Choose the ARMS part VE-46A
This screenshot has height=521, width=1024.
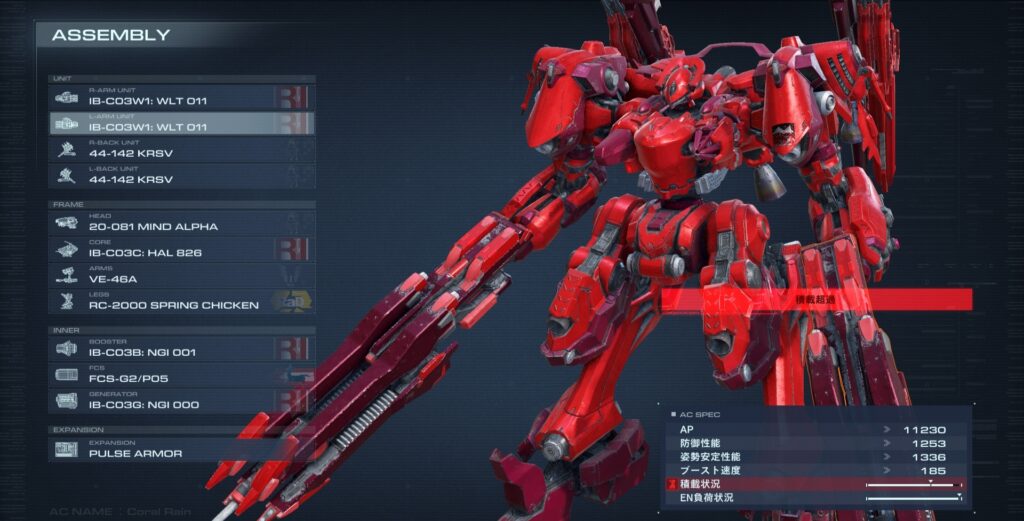[182, 275]
